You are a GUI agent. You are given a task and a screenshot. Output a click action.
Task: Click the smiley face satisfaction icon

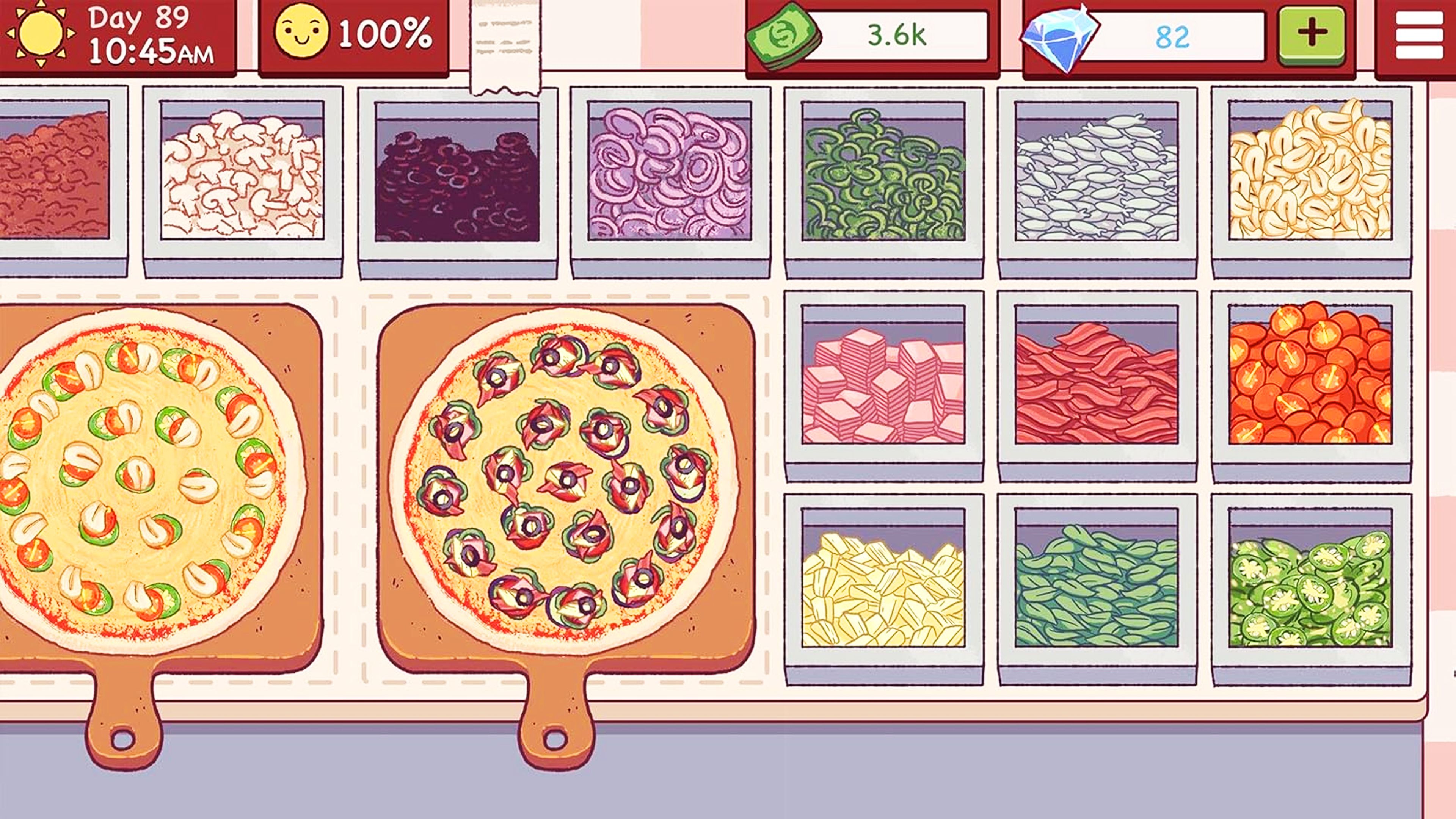[x=300, y=35]
